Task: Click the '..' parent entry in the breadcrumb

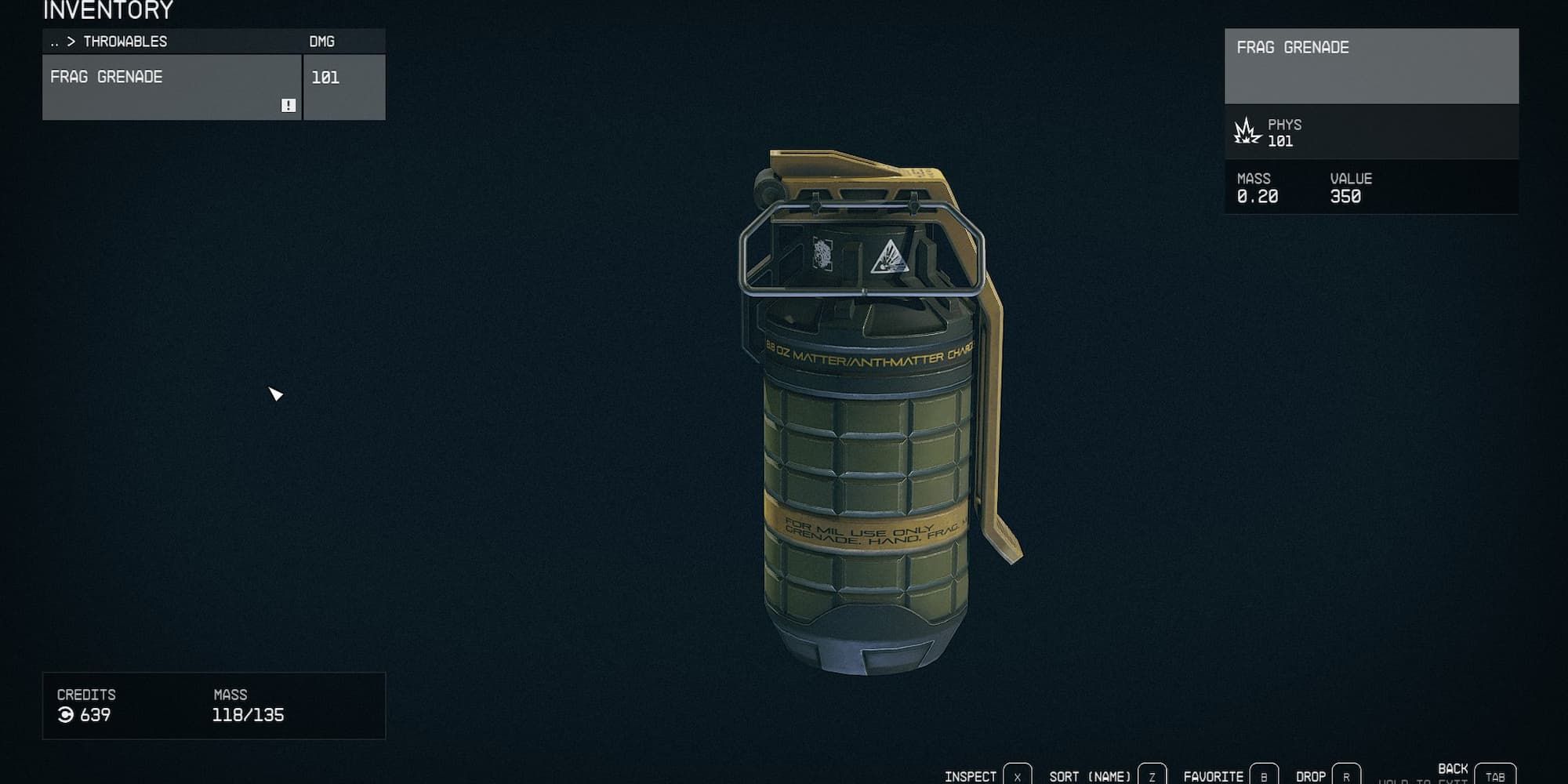Action: coord(53,42)
